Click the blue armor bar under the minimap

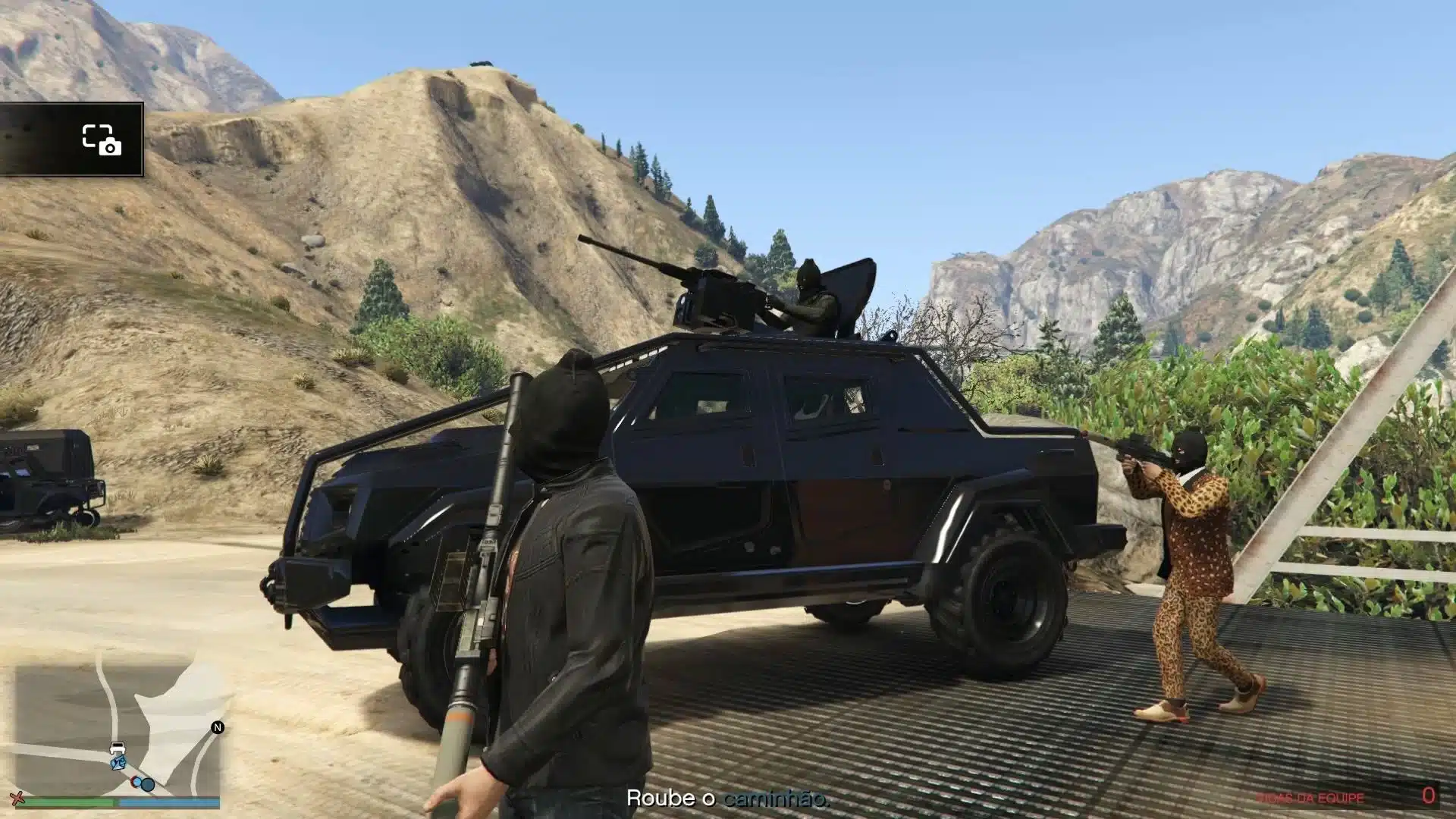[171, 802]
